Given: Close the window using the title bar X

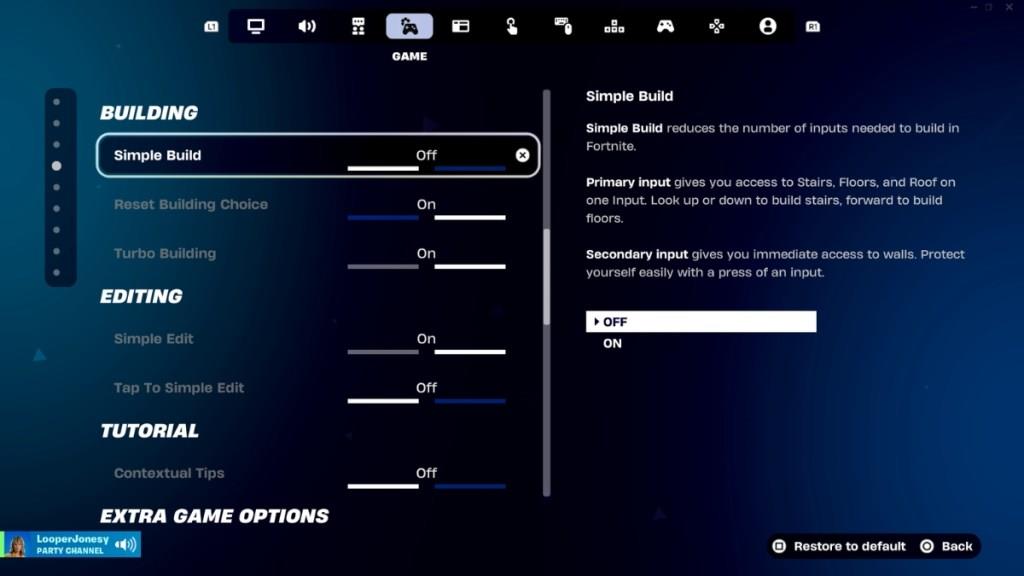Looking at the screenshot, I should coord(1011,7).
